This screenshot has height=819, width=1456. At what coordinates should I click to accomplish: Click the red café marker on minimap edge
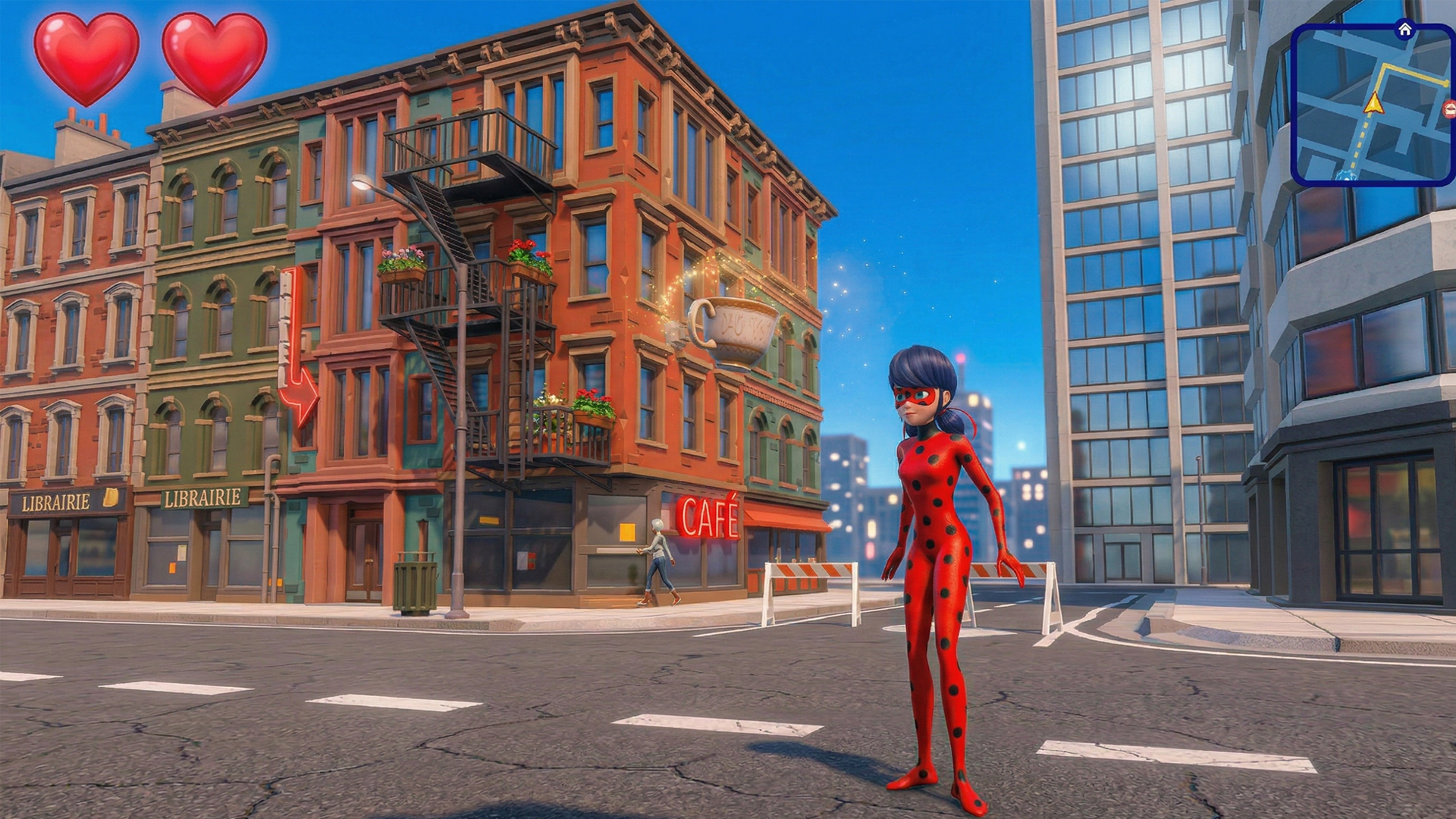click(x=1448, y=108)
